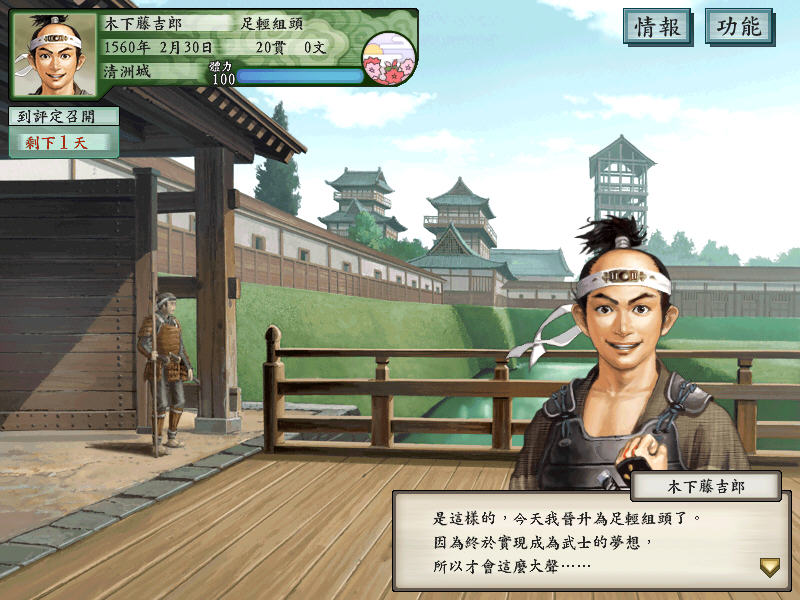Screen dimensions: 800x600
Task: Open the 功能 function menu
Action: click(x=738, y=27)
